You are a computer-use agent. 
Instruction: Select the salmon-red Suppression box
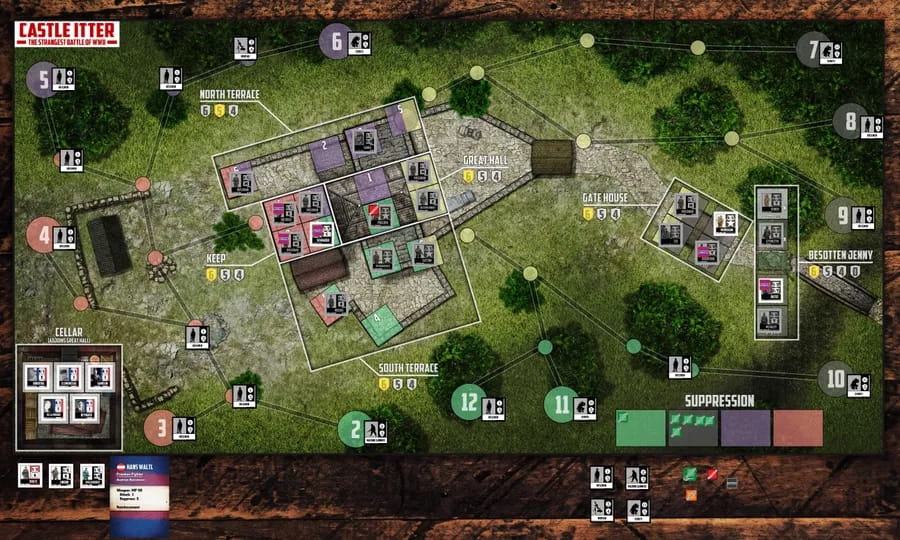[798, 428]
